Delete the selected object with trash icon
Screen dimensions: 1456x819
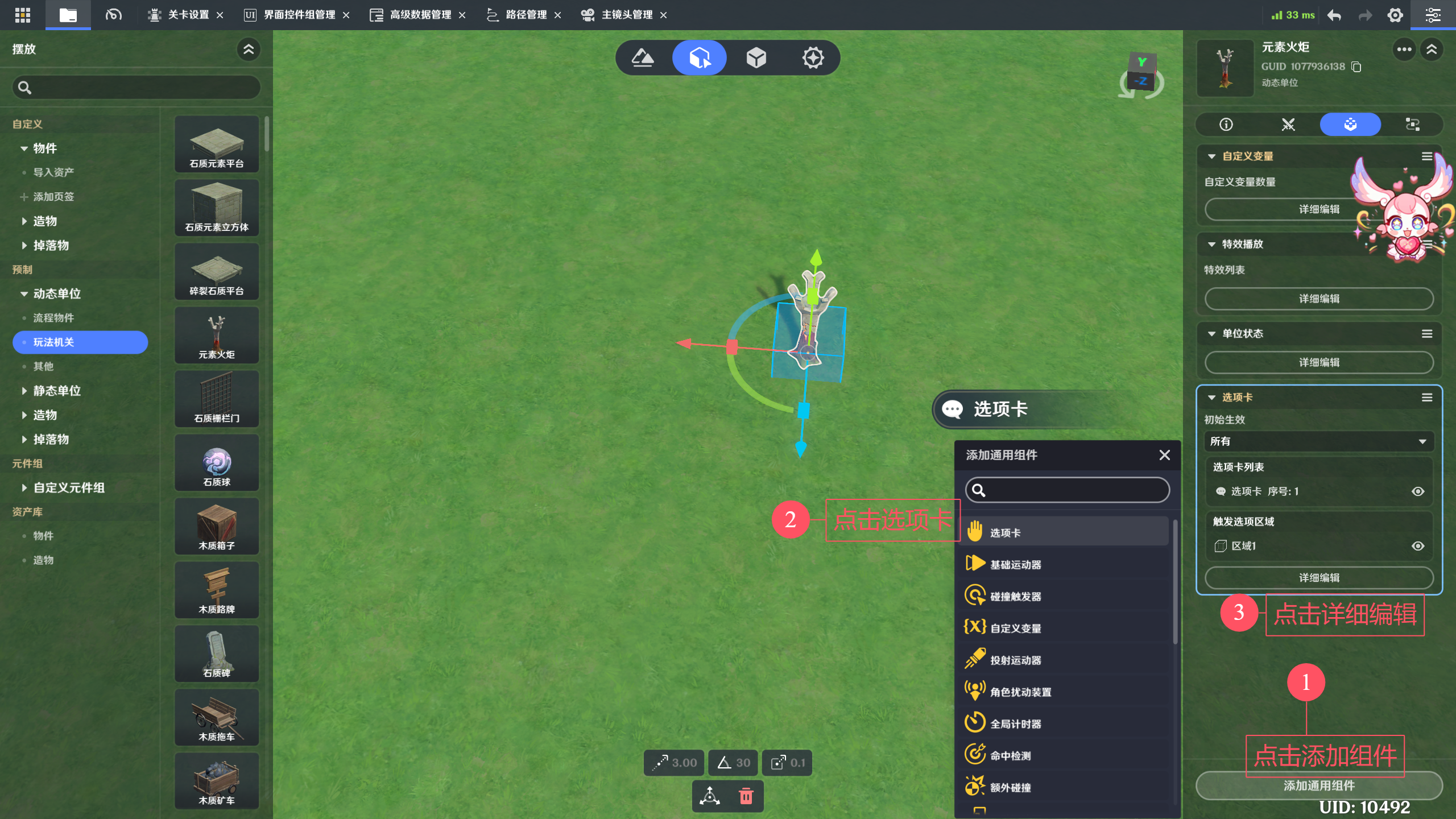point(746,796)
